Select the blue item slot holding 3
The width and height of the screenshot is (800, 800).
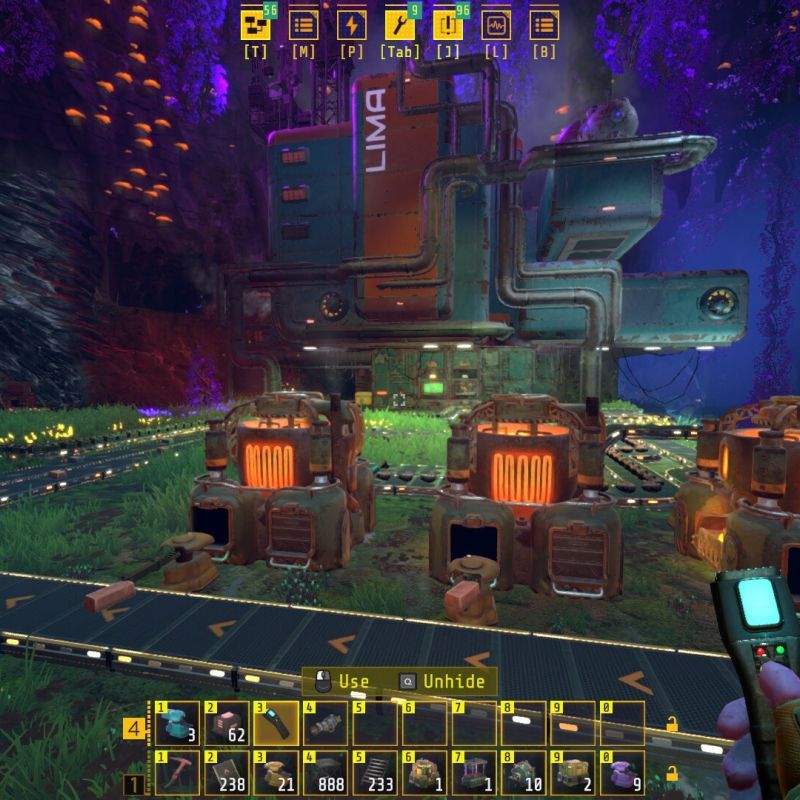(176, 723)
